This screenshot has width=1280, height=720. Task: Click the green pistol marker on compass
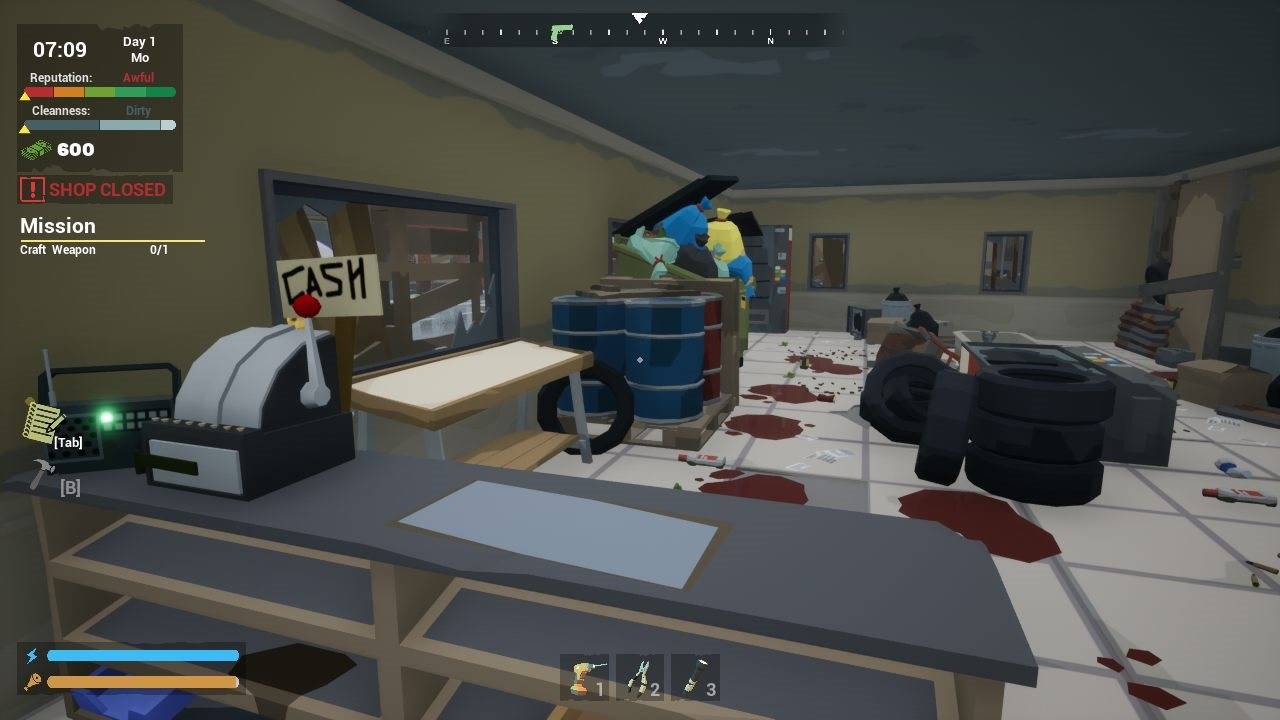pos(561,32)
